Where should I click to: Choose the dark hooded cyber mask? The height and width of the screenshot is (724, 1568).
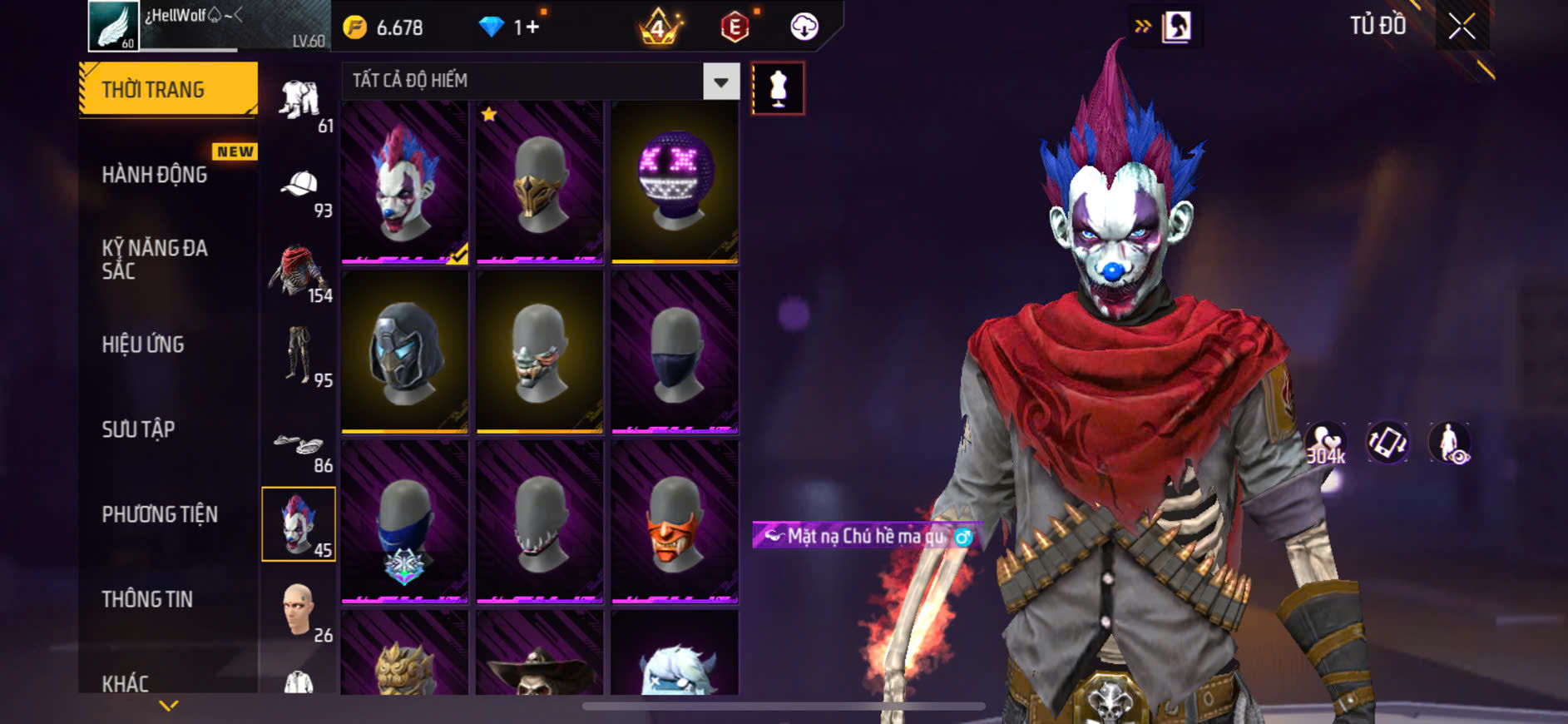pos(404,353)
